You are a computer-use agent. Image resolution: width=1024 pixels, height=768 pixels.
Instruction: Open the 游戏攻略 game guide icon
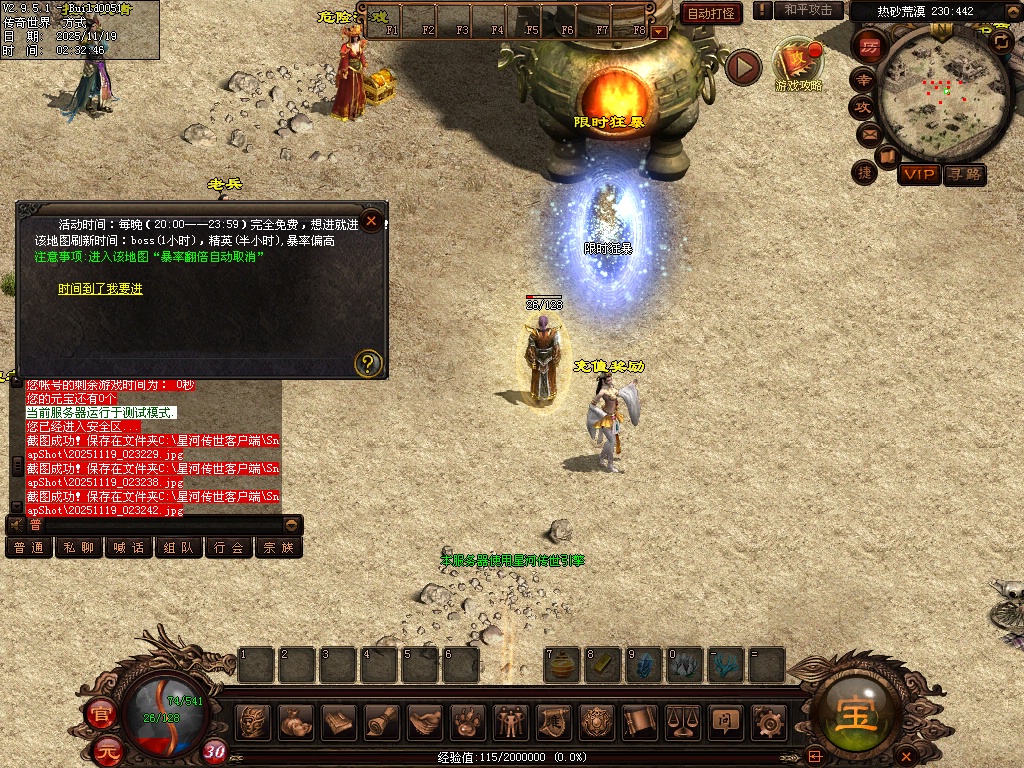798,63
